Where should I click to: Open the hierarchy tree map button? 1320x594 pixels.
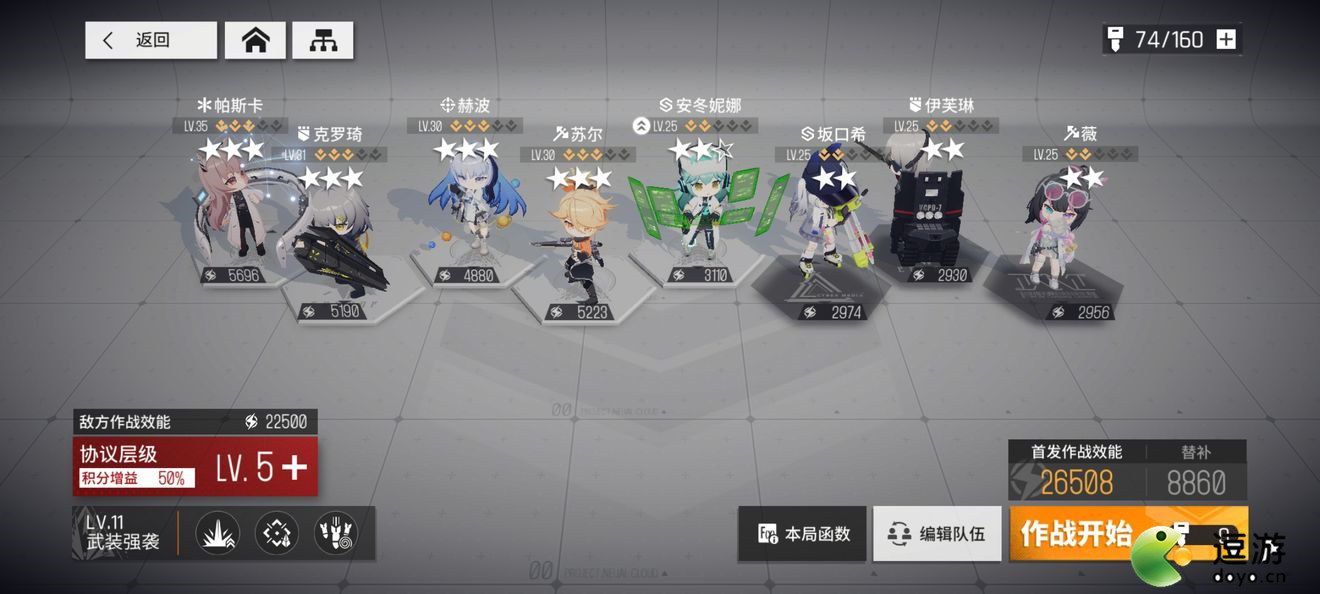coord(322,40)
